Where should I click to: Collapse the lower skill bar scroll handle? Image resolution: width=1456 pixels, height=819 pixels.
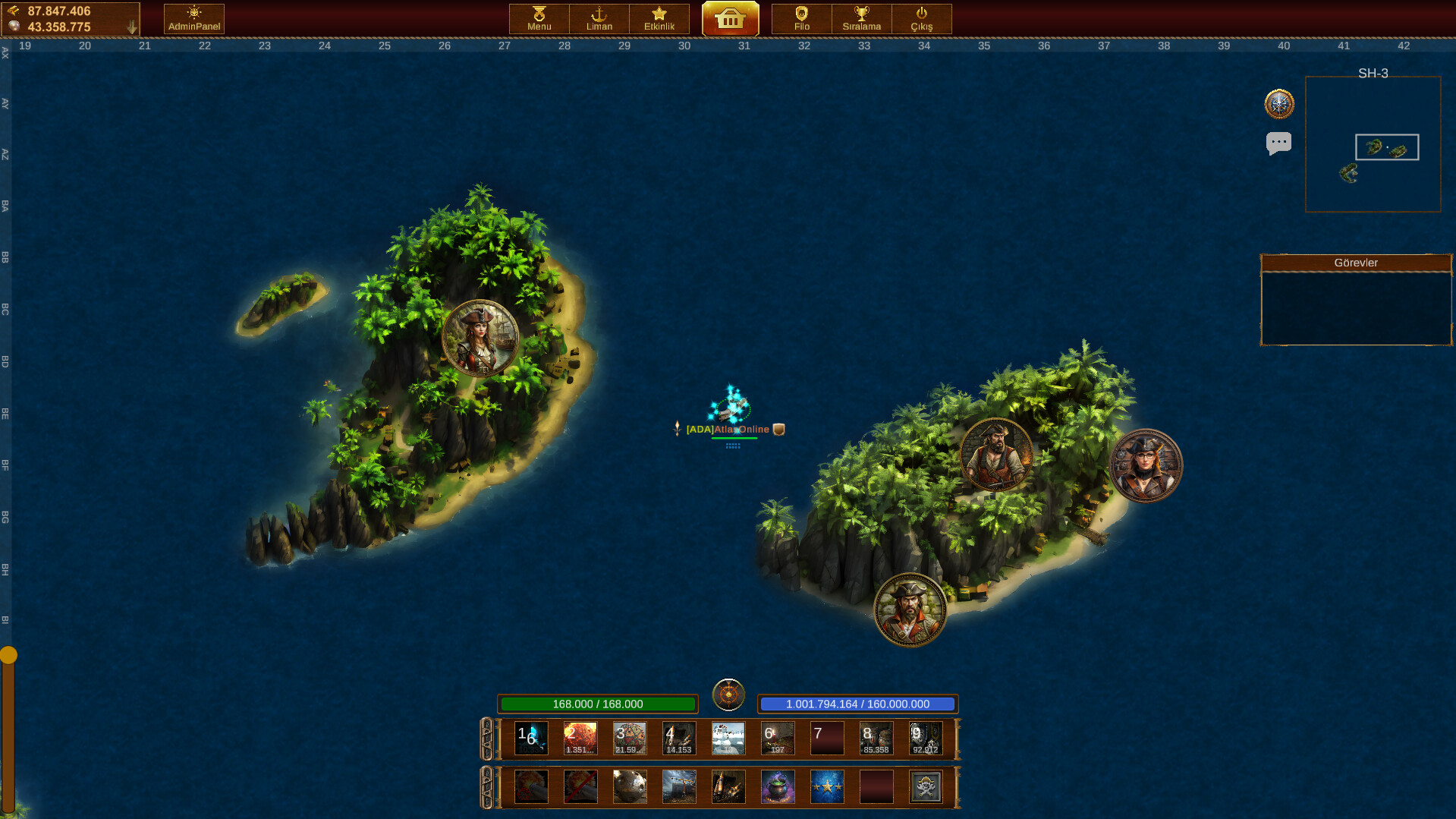pyautogui.click(x=488, y=786)
